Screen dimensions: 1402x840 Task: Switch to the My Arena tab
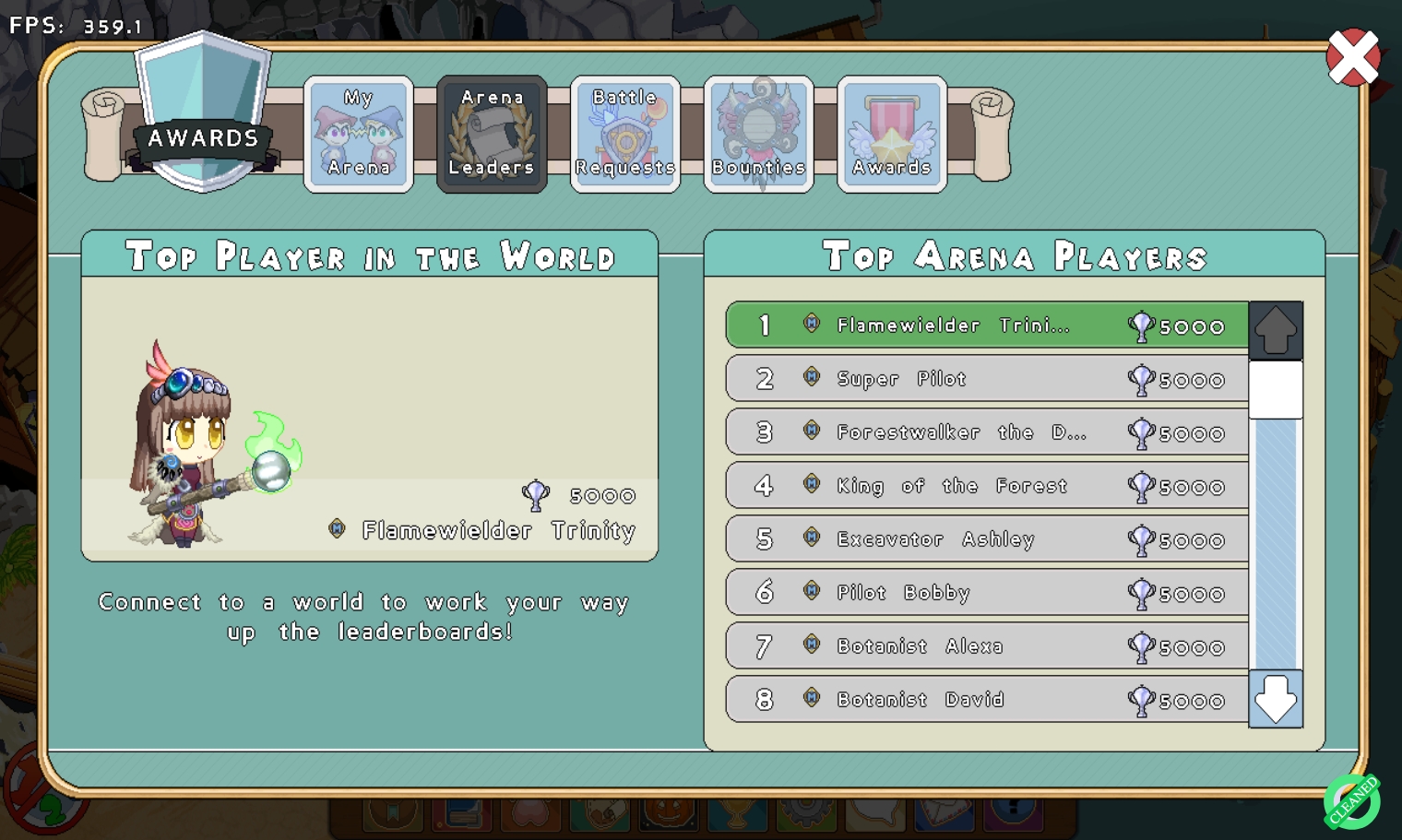pos(359,134)
